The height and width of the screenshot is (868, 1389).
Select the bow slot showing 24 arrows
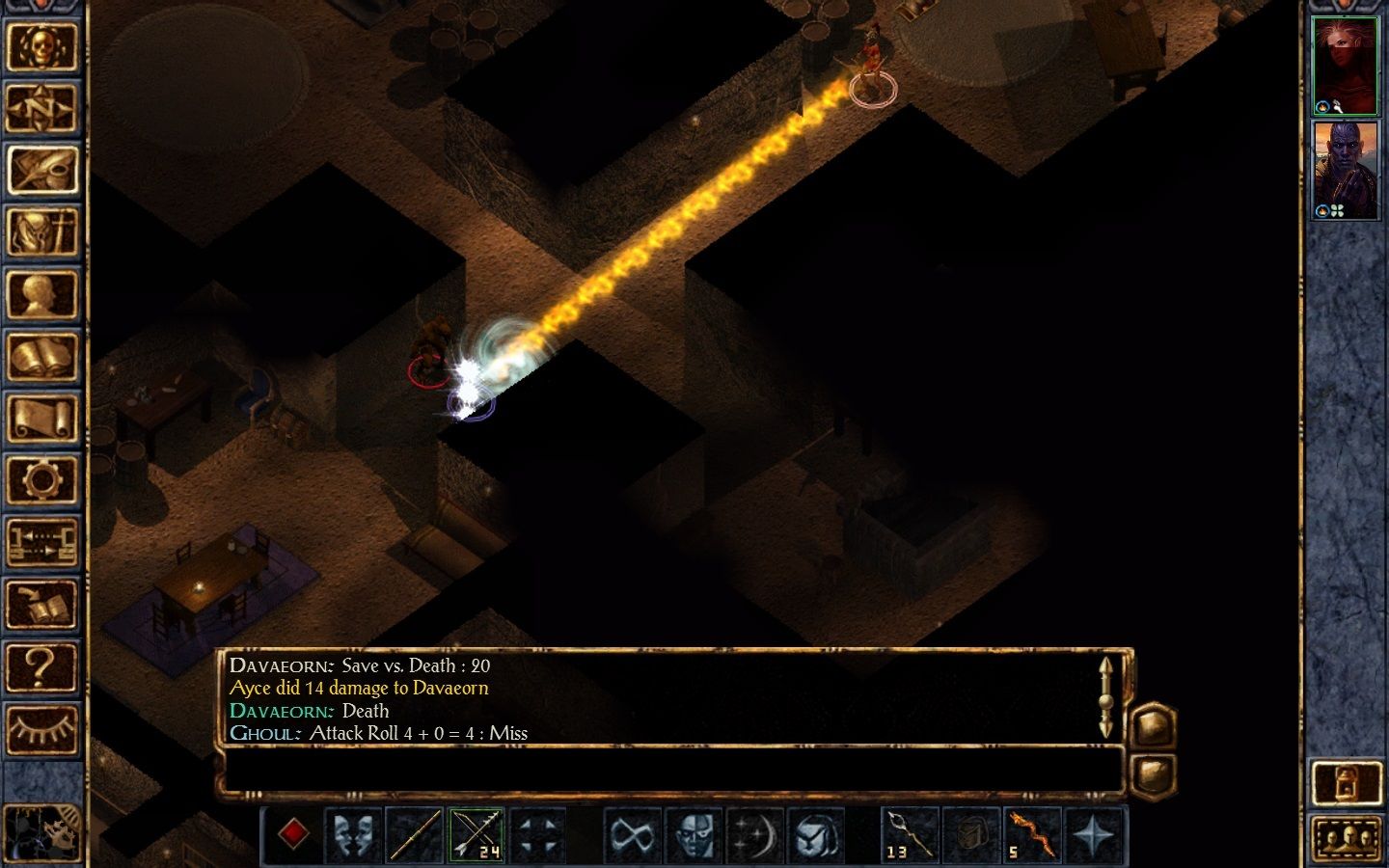[476, 834]
